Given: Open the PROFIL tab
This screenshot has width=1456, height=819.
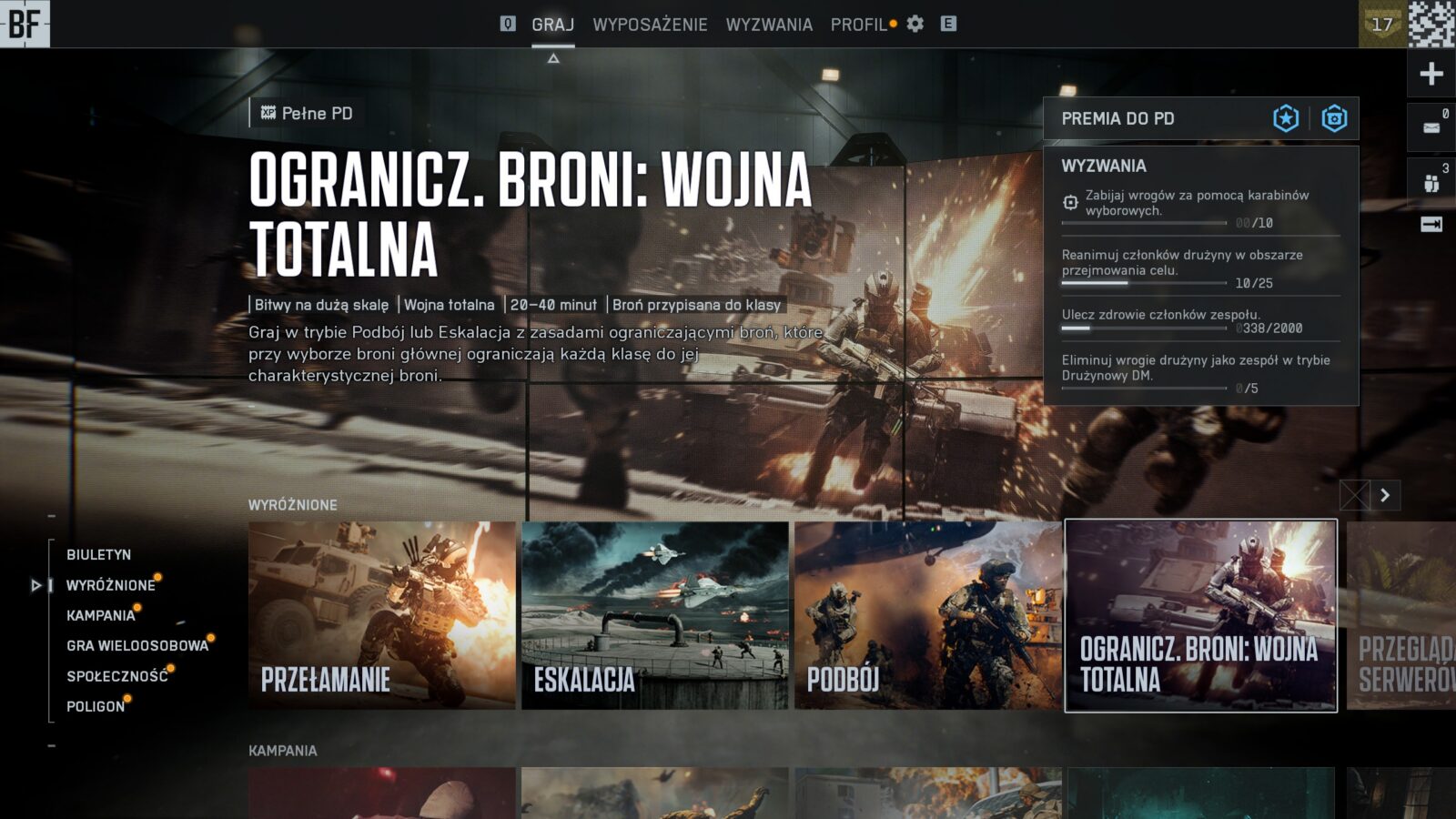Looking at the screenshot, I should tap(858, 25).
